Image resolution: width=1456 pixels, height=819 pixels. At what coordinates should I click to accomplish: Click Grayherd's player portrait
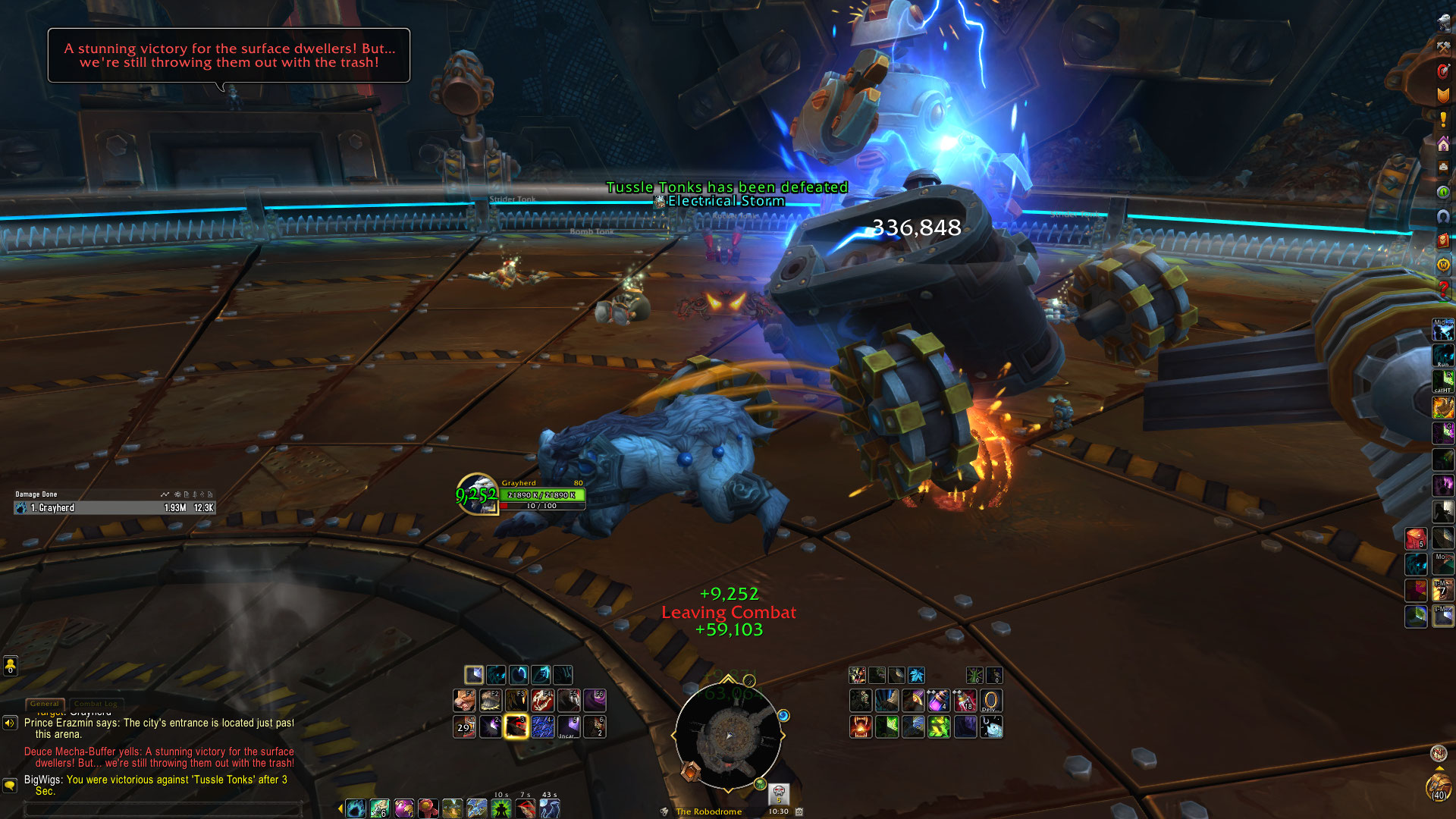click(477, 494)
